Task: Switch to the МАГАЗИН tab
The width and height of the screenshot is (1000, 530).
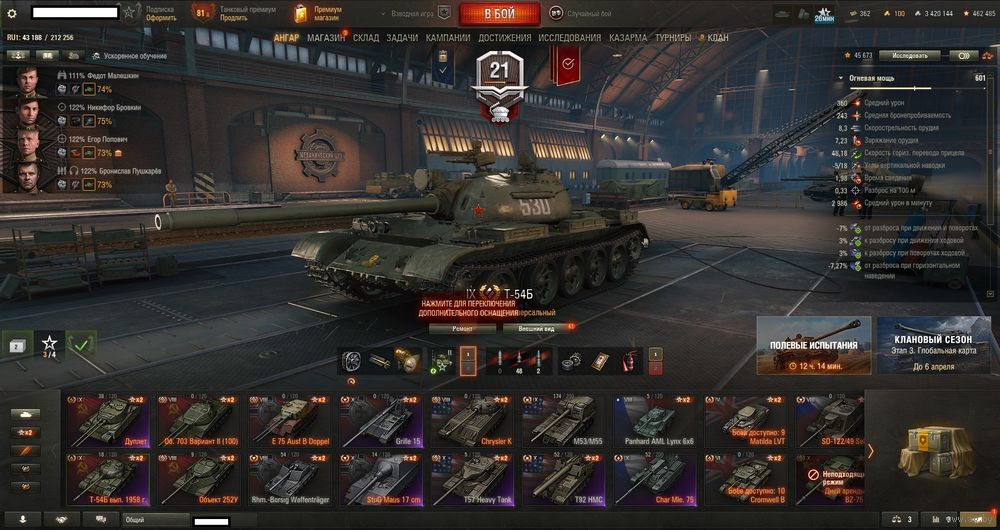Action: click(326, 38)
